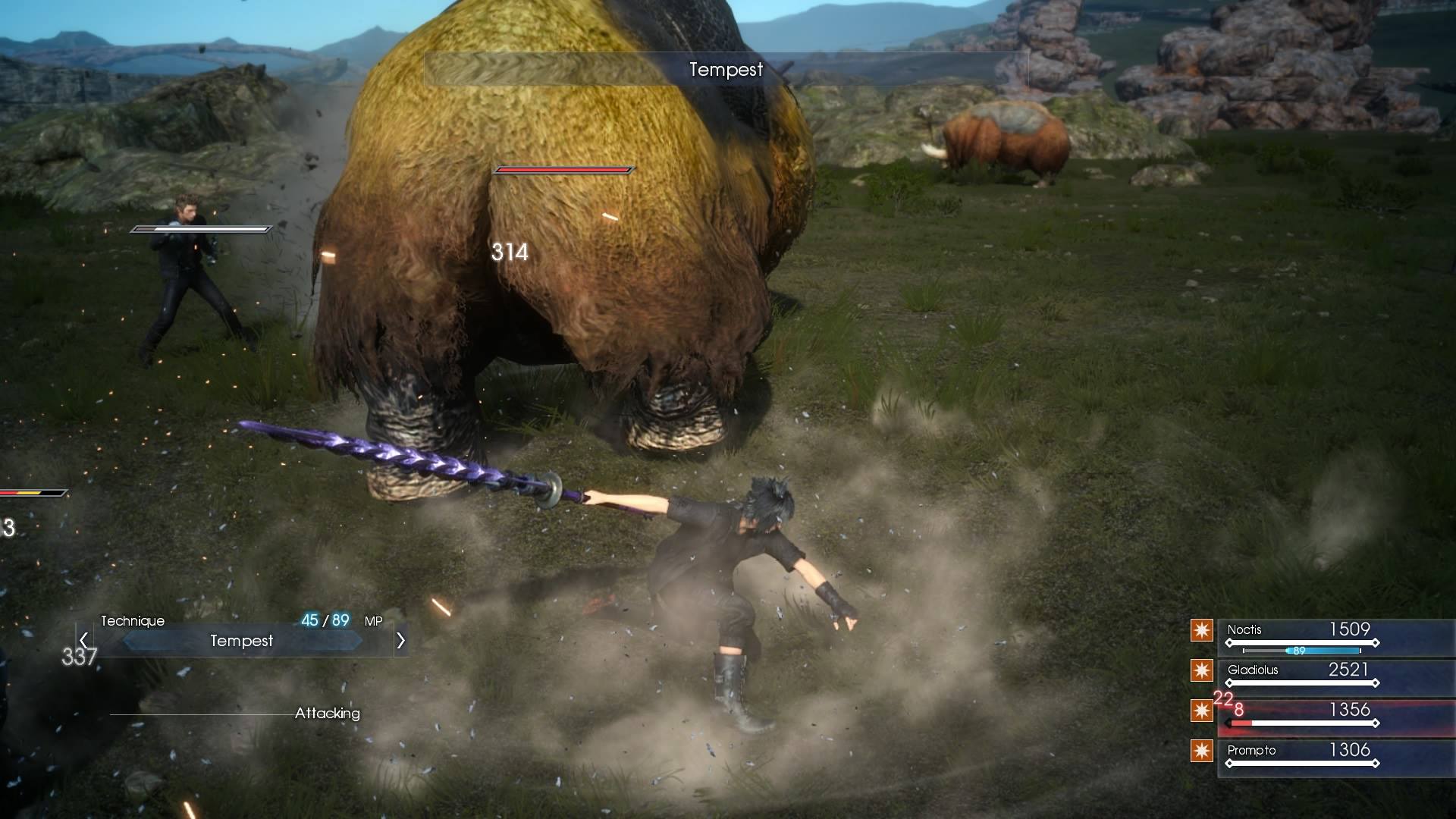Cycle to the previous technique with the left arrow
Viewport: 1456px width, 819px height.
coord(84,641)
